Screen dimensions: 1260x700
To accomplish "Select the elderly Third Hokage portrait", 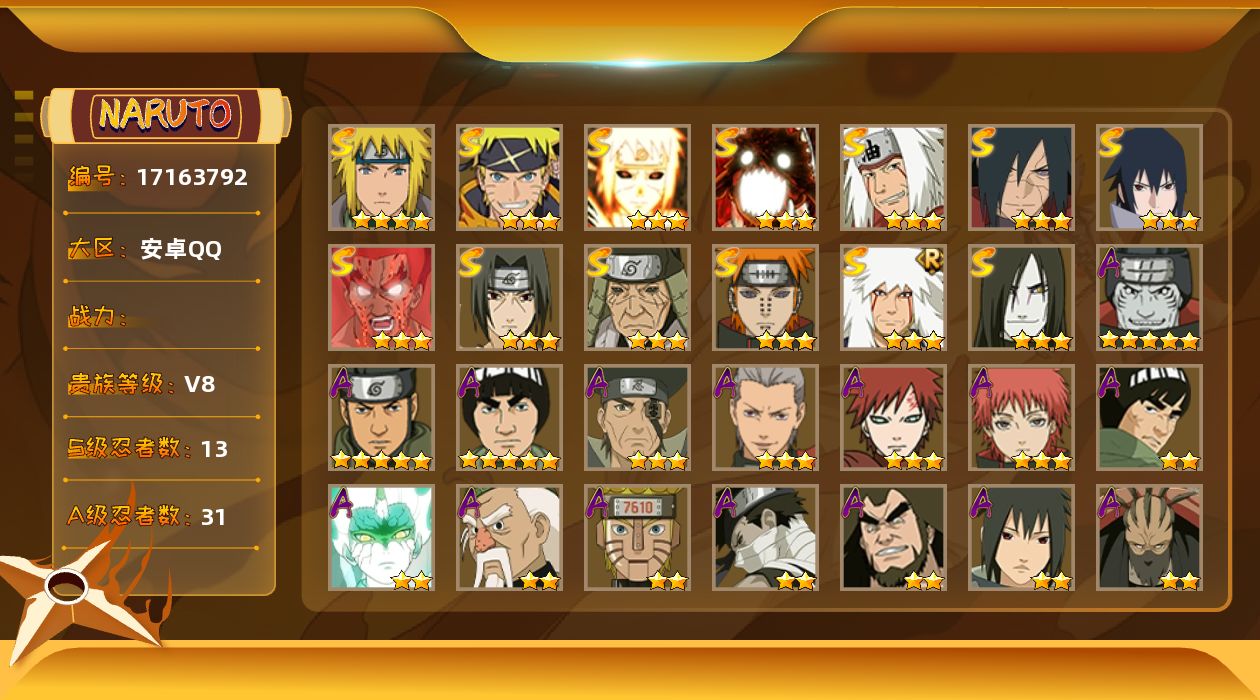I will (637, 297).
